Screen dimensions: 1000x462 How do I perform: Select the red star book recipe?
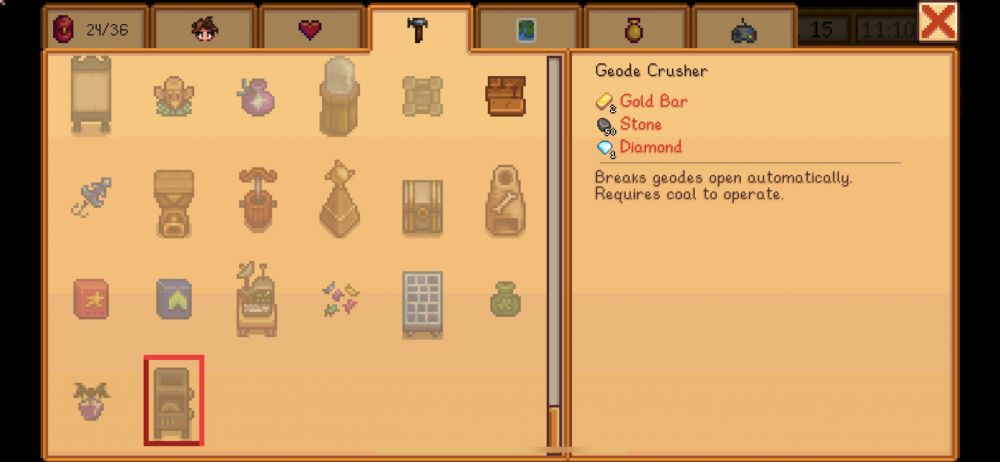point(91,298)
